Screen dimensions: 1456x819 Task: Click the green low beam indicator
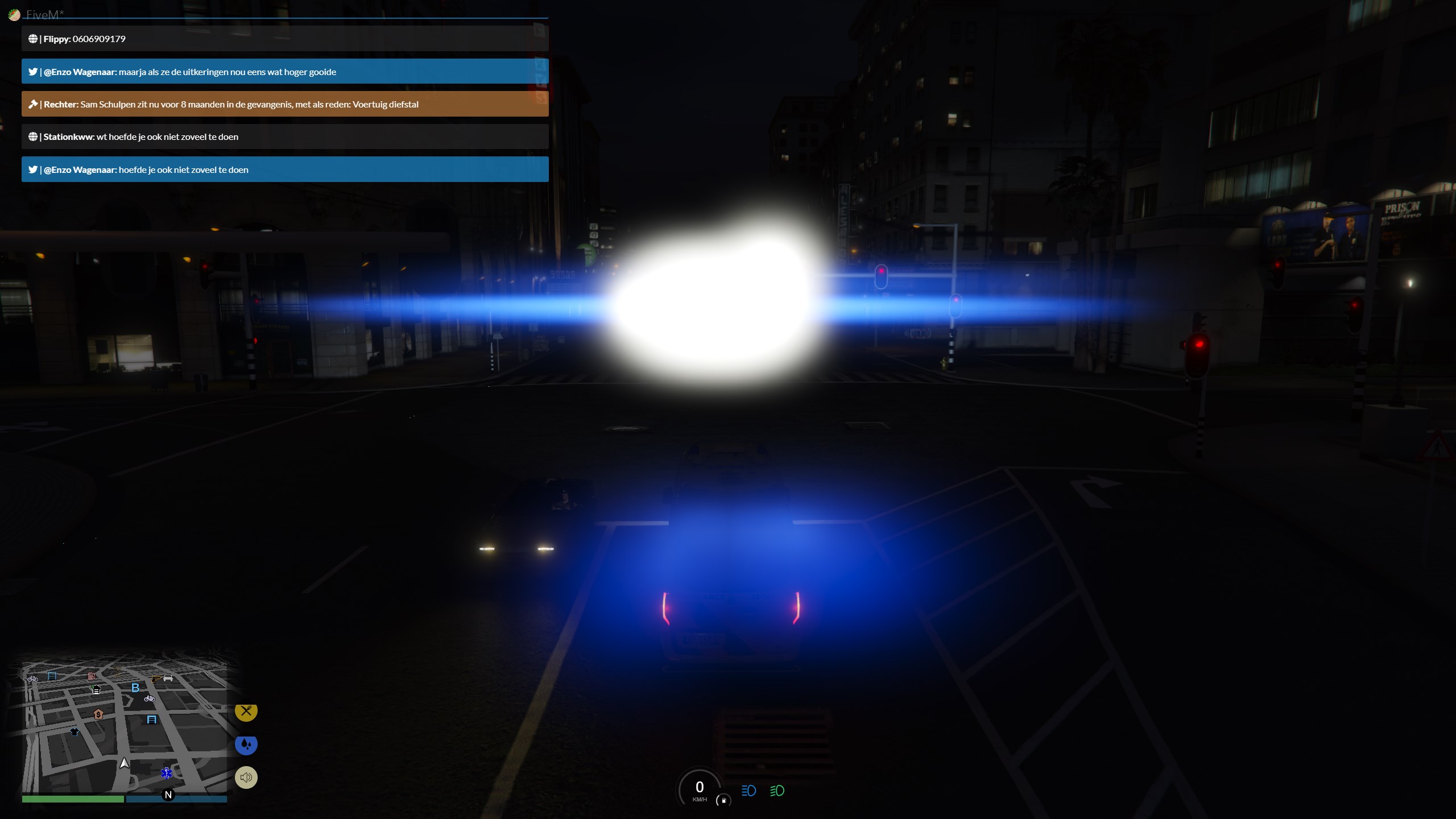click(x=777, y=791)
